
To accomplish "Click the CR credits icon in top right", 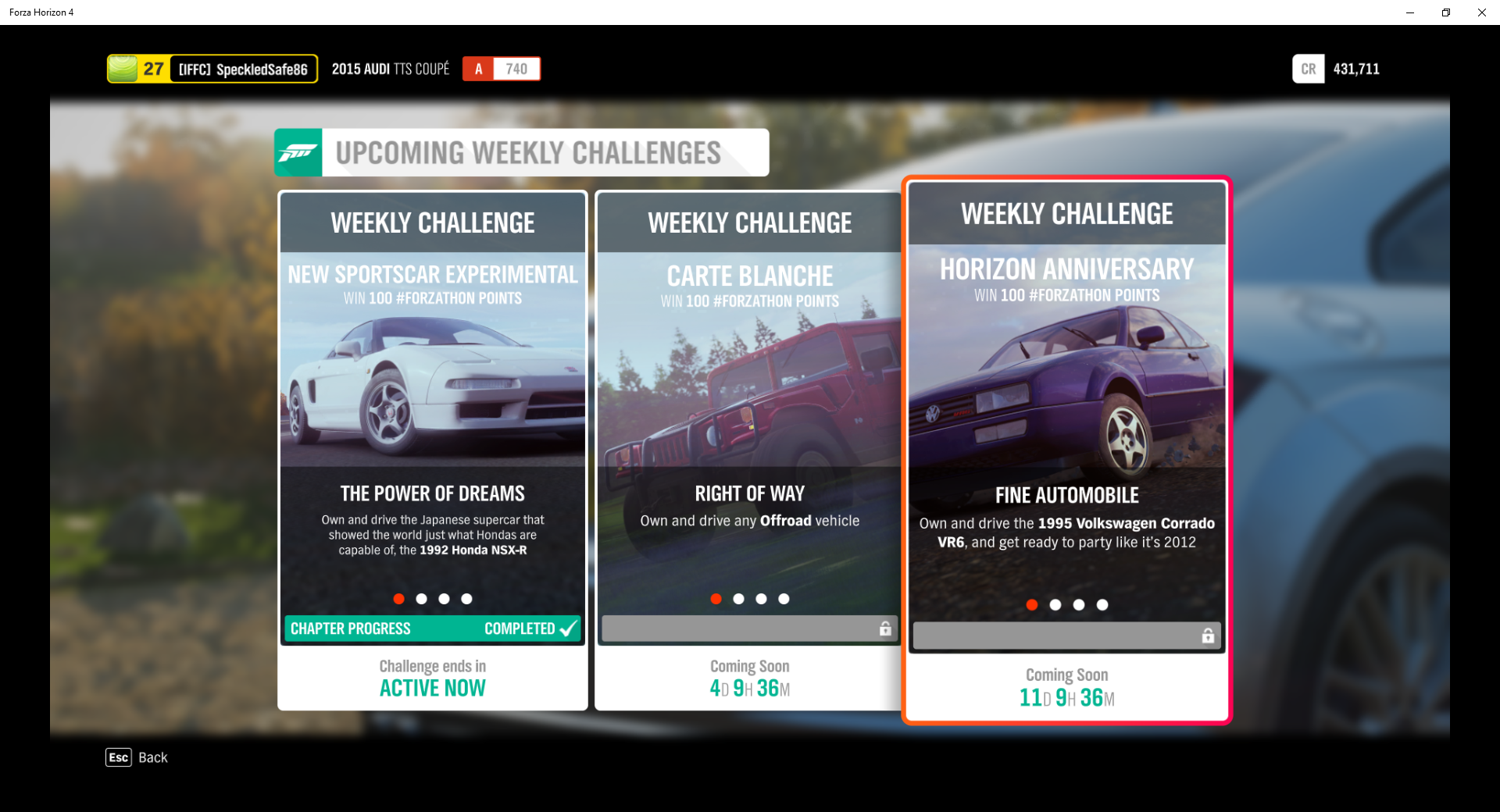I will pyautogui.click(x=1308, y=69).
